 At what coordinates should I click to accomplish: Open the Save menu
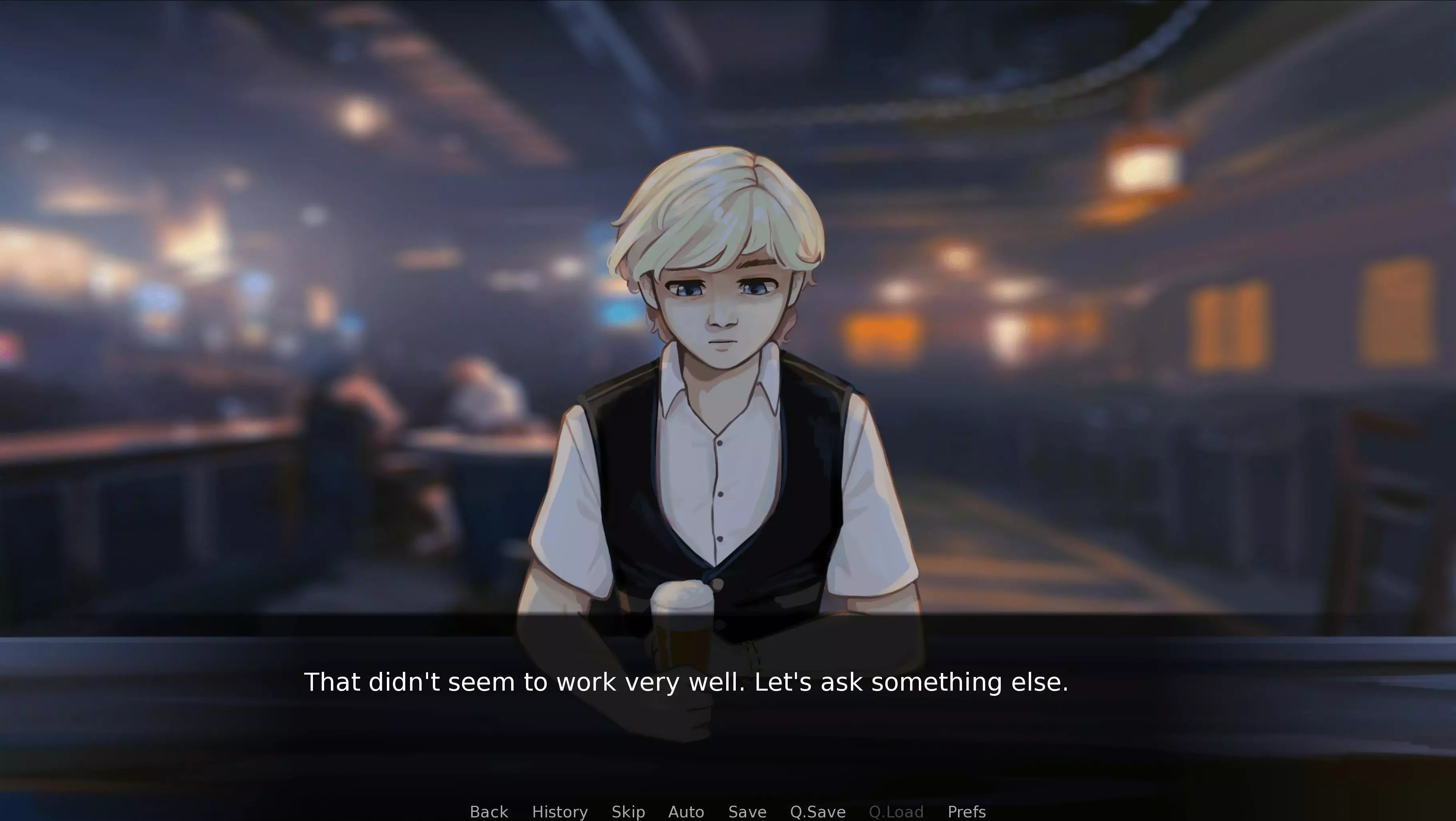coord(747,811)
